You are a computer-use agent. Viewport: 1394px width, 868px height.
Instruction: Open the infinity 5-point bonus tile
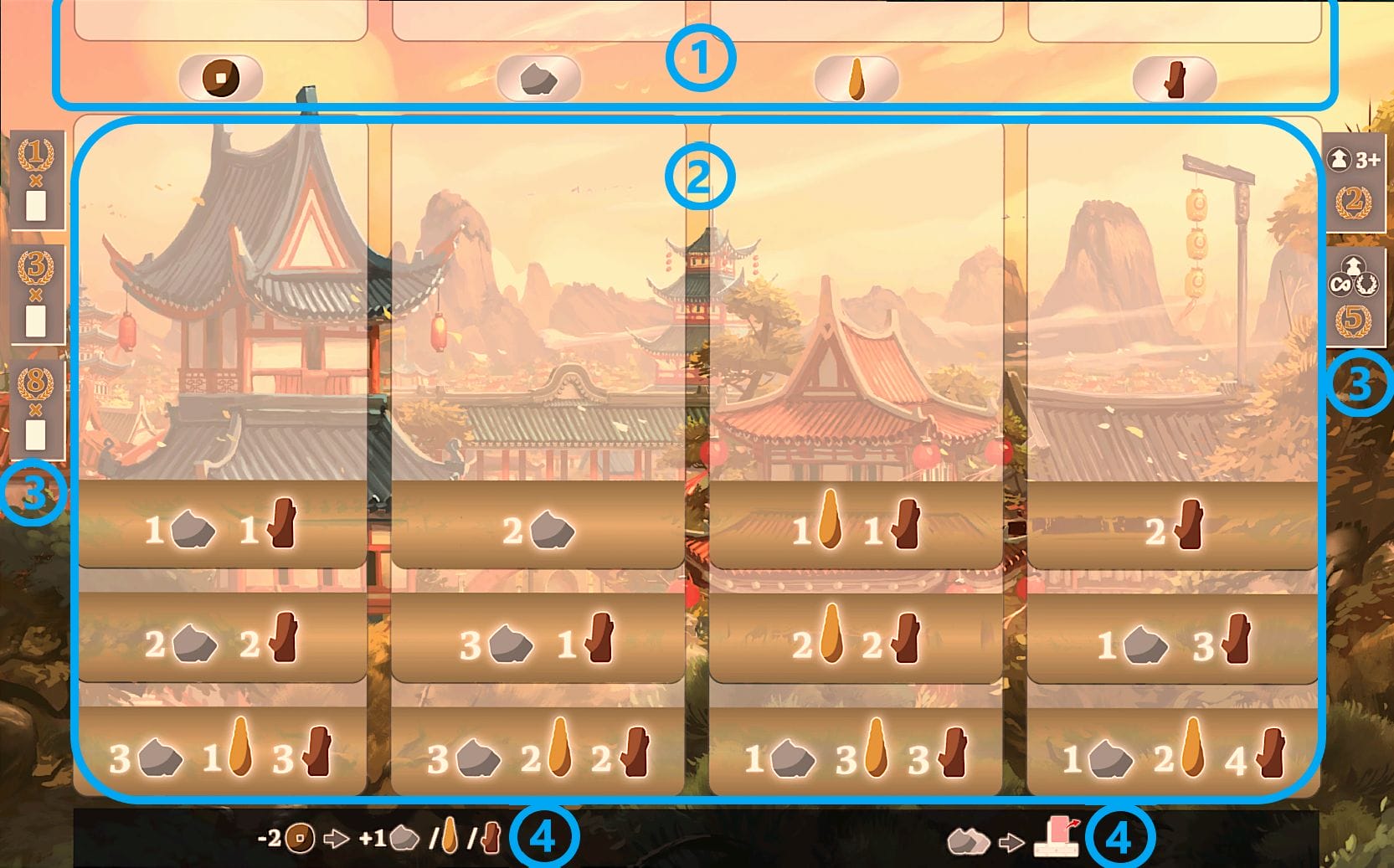[x=1354, y=298]
